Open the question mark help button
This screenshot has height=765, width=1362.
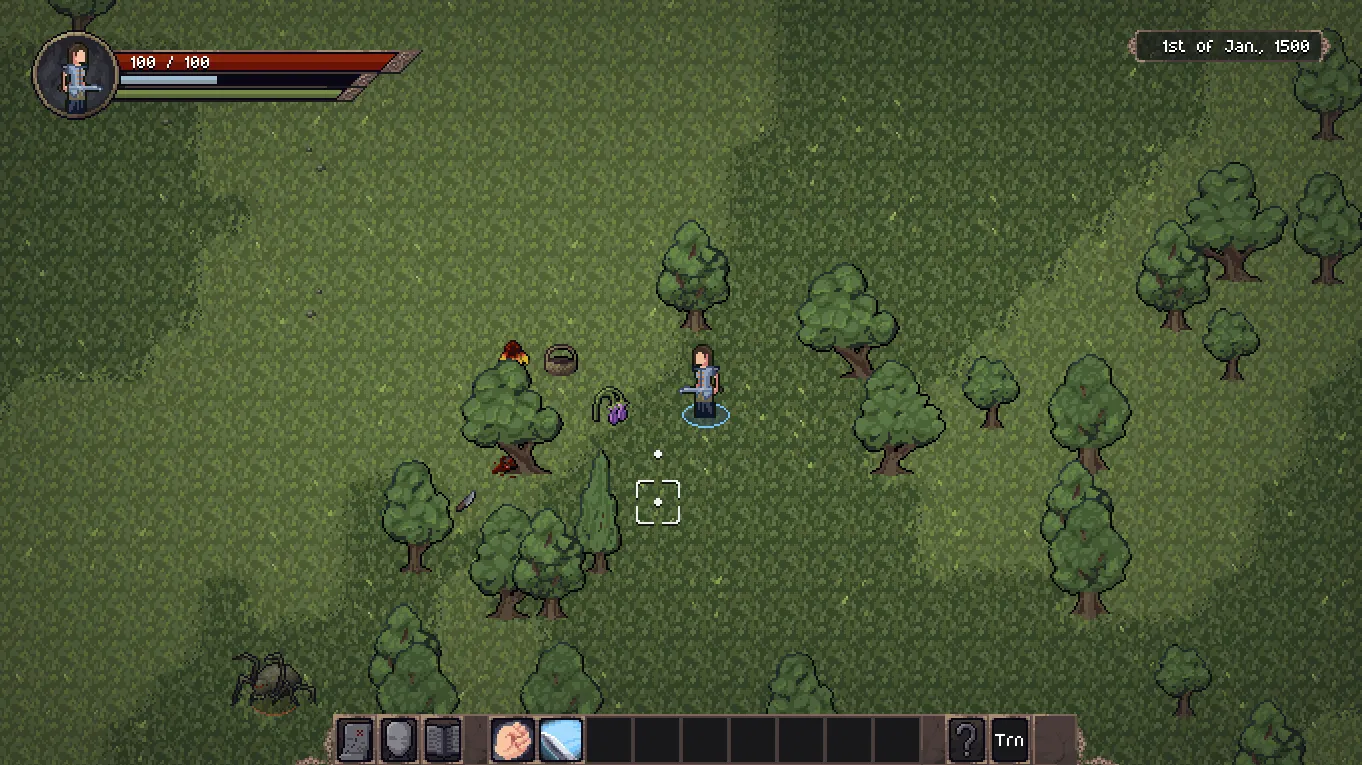(966, 741)
